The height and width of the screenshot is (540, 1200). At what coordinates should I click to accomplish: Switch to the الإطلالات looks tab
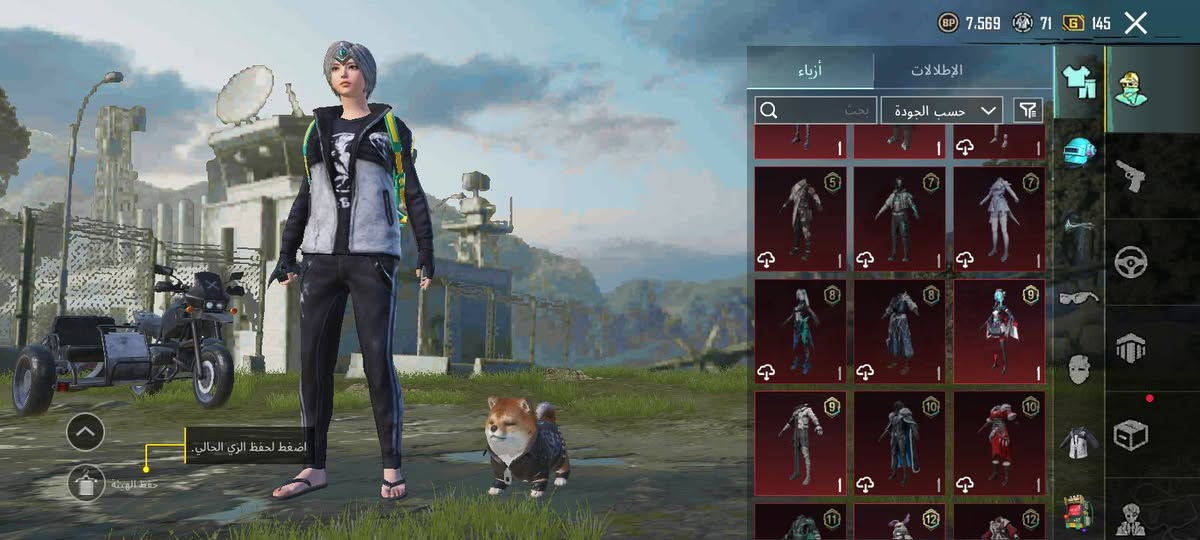936,70
